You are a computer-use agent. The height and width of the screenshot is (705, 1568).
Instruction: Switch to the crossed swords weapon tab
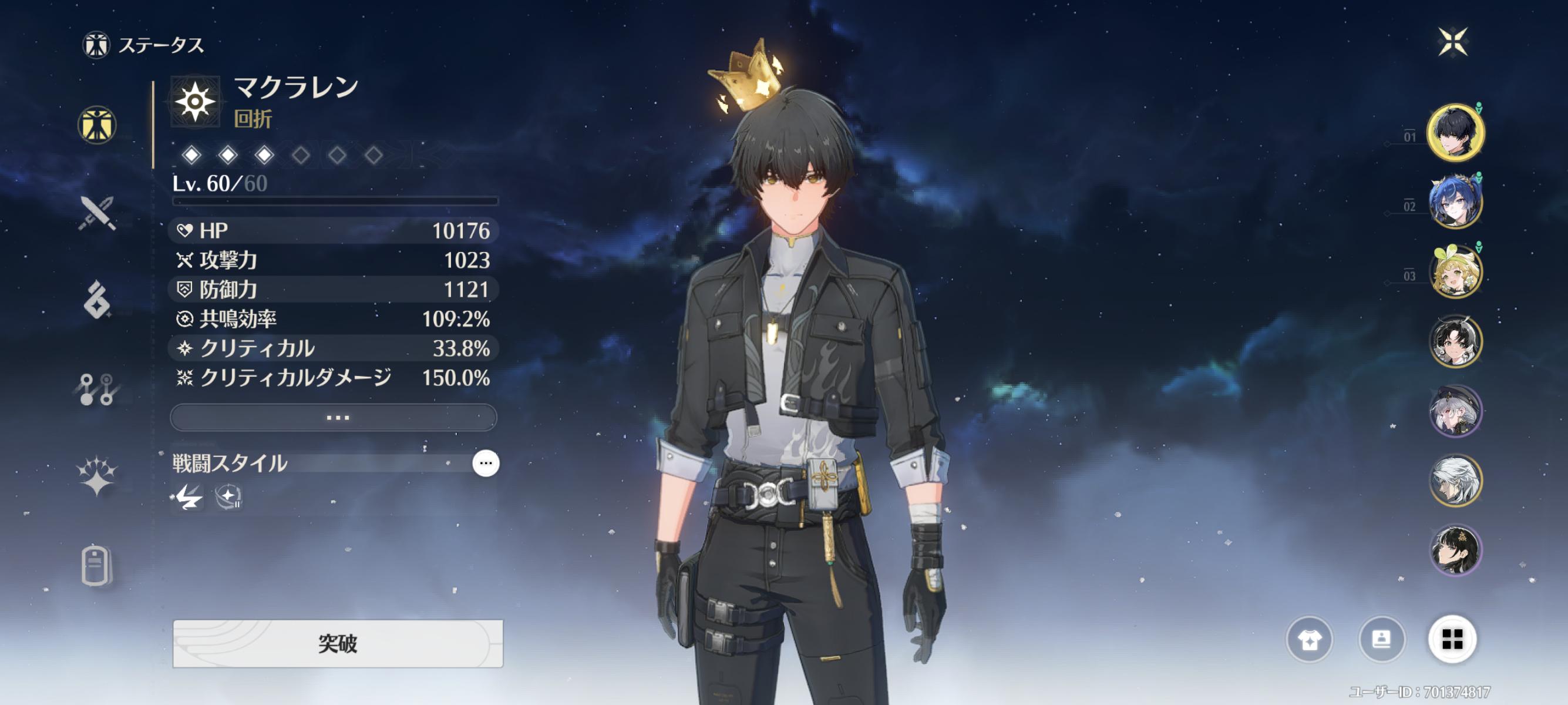97,213
